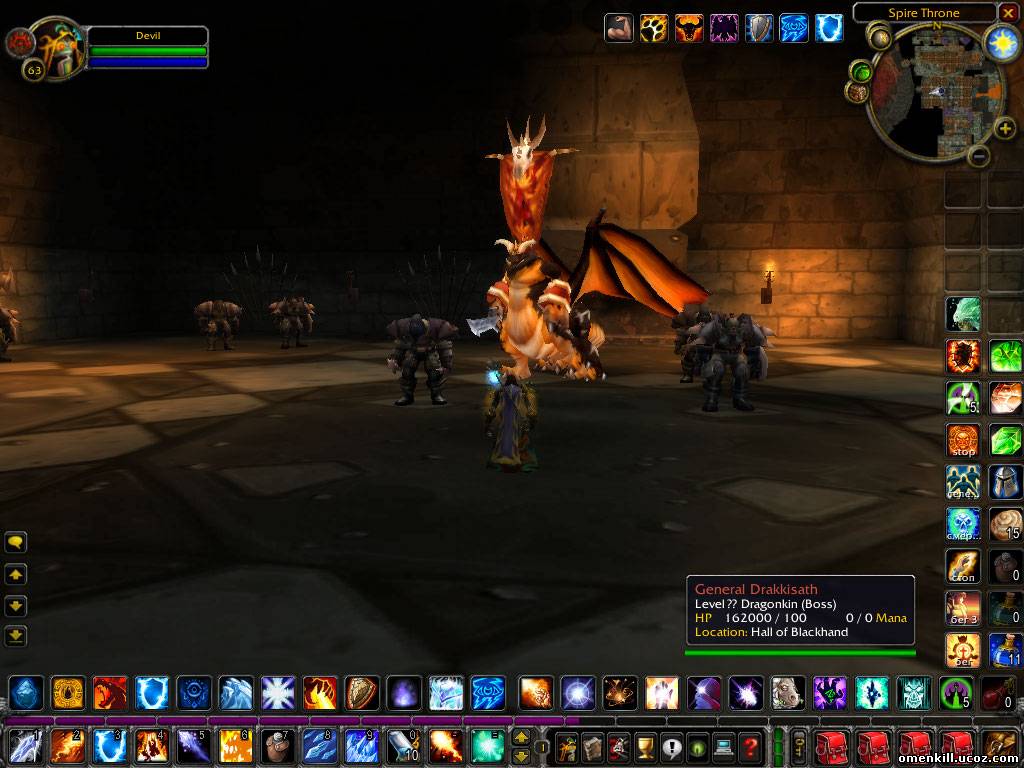Use the blue potion with count 11
The width and height of the screenshot is (1024, 768).
coord(1005,650)
